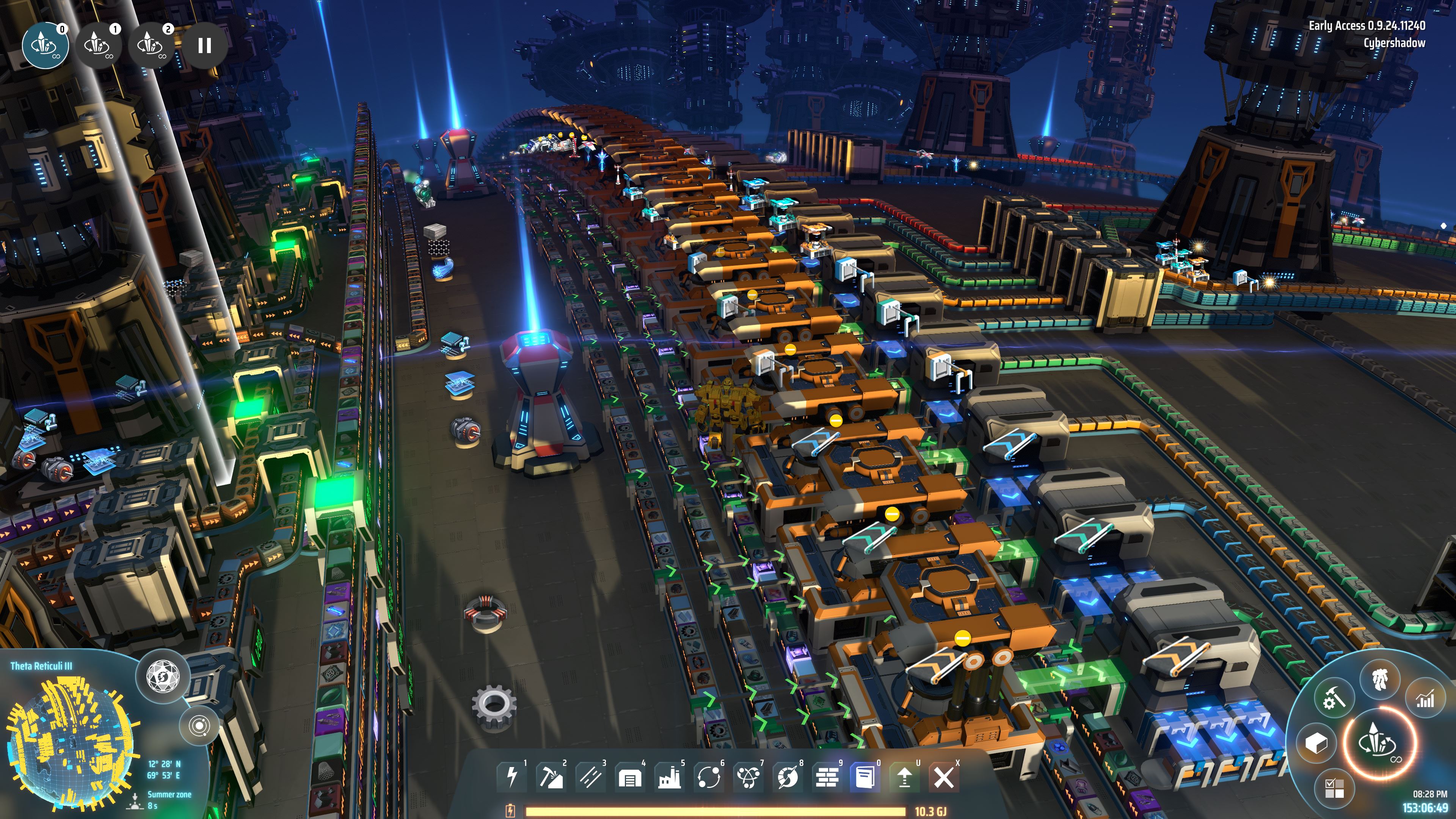Choose the factory production build category
1456x819 pixels.
[x=669, y=778]
